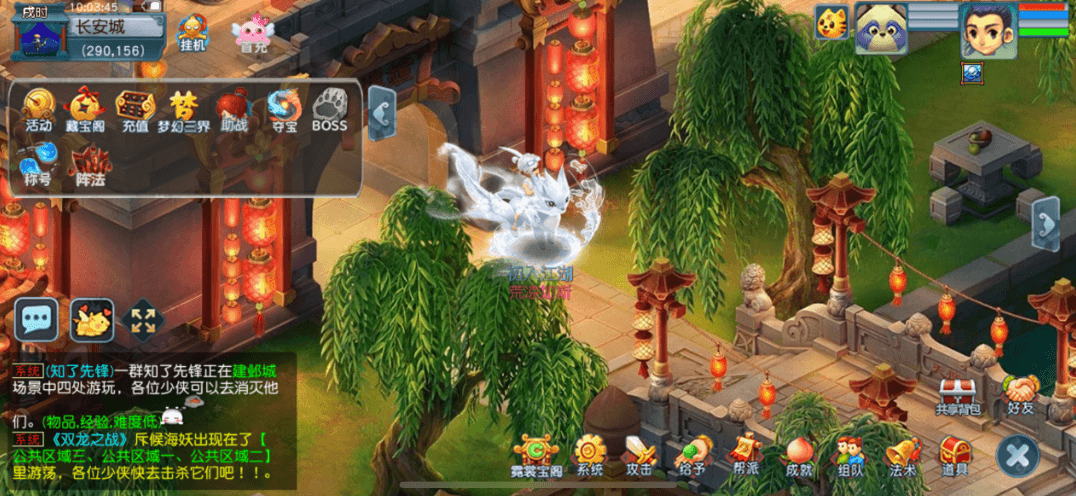Viewport: 1076px width, 496px height.
Task: Open the 好友 friends list
Action: [x=1022, y=393]
